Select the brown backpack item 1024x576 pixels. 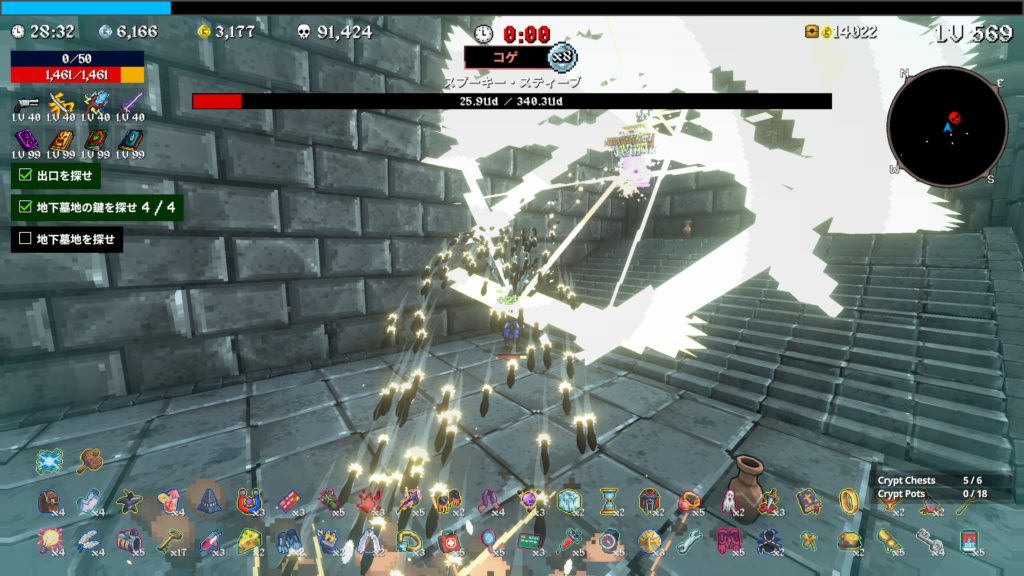(49, 501)
